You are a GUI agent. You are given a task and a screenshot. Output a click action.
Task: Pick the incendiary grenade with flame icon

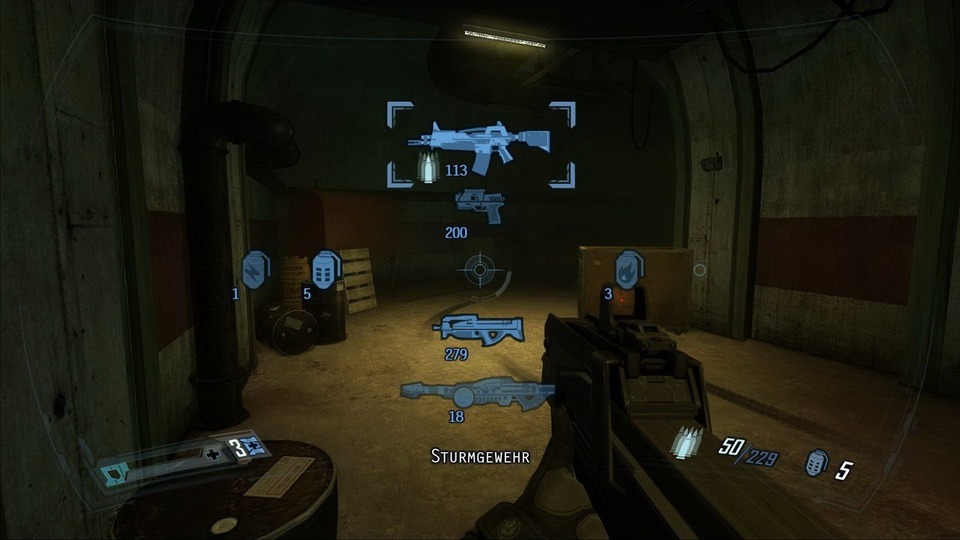pyautogui.click(x=628, y=269)
